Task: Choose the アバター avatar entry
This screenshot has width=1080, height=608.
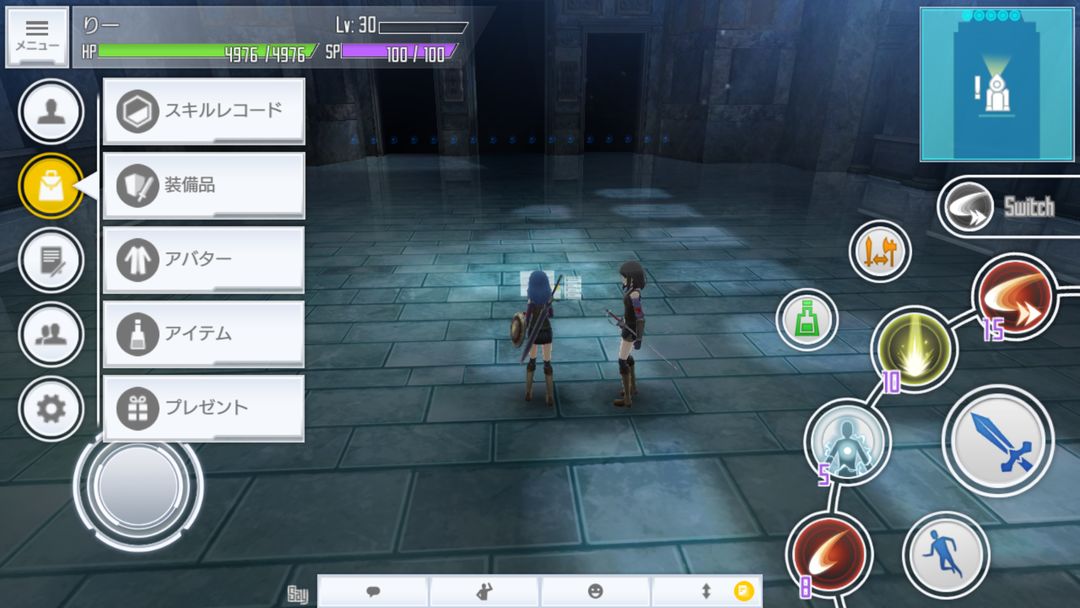Action: click(x=203, y=259)
